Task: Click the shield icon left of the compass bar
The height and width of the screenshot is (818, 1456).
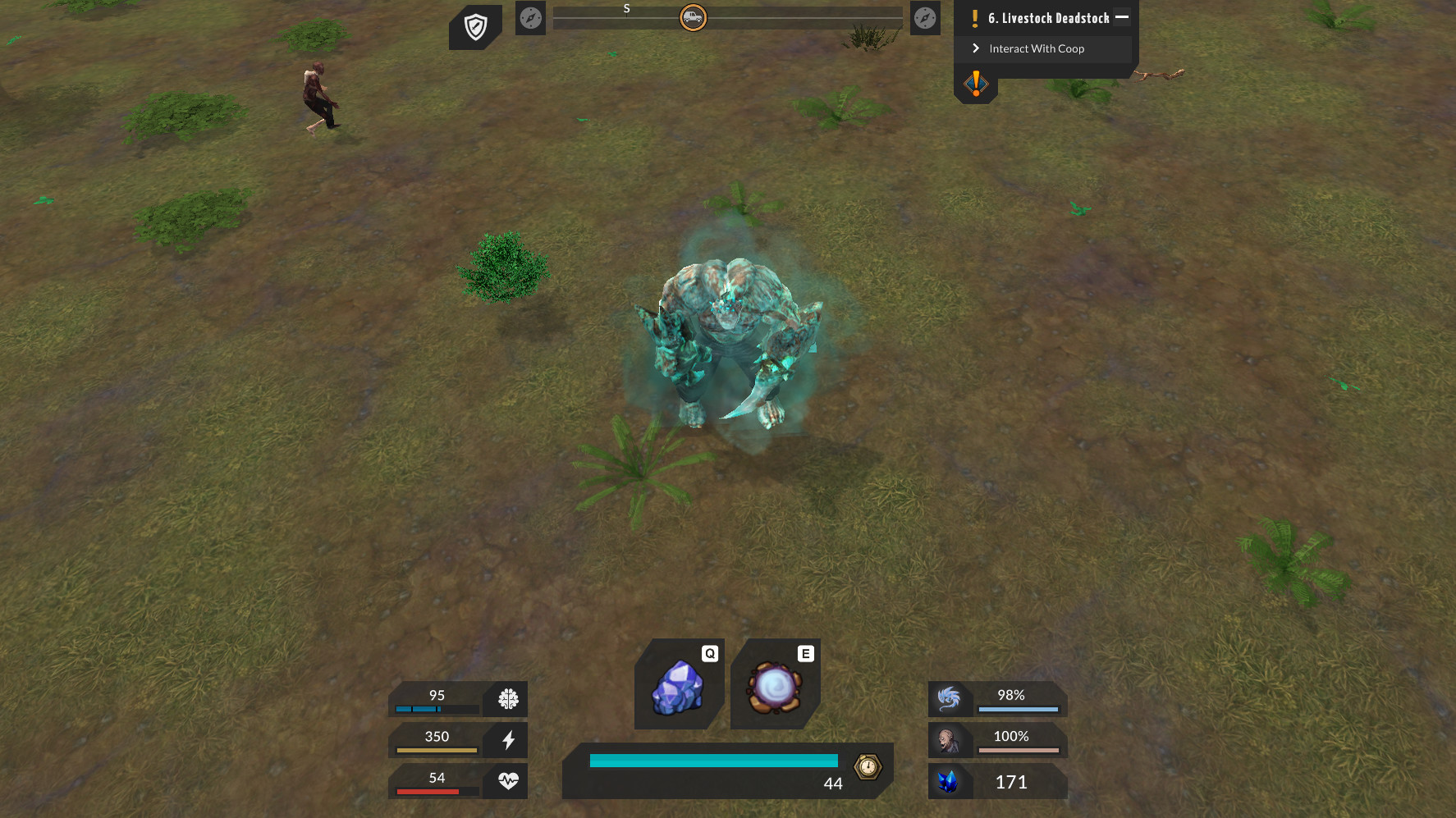Action: 476,24
